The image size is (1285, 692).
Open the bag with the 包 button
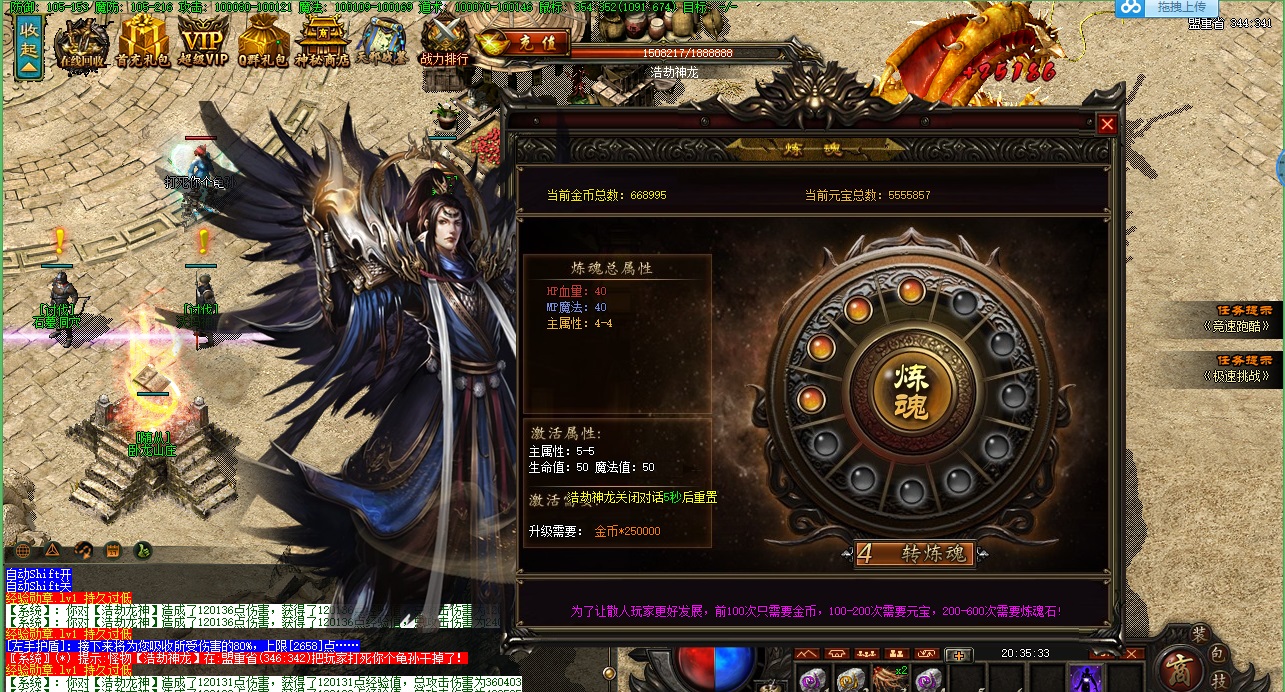pos(1220,653)
